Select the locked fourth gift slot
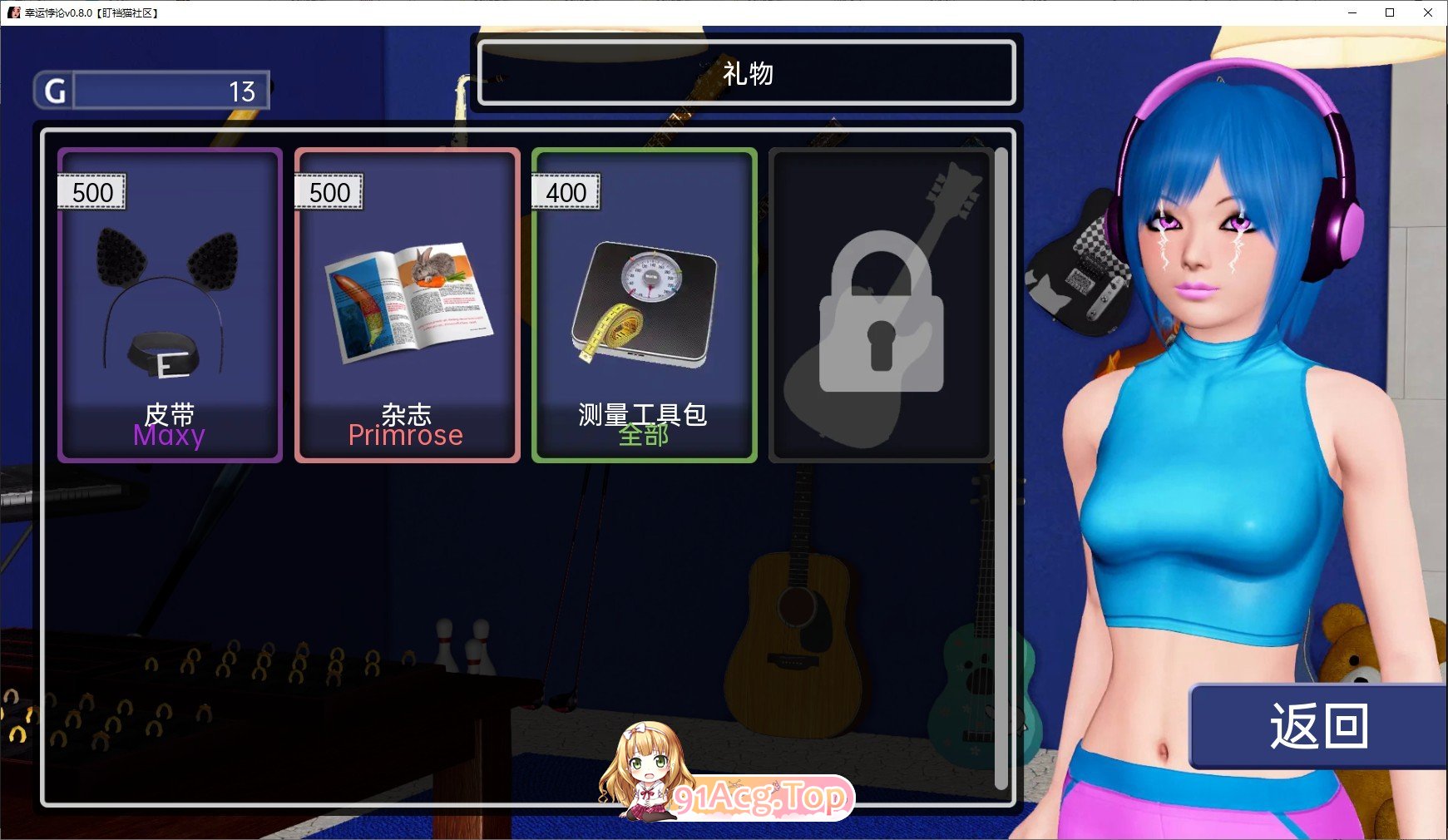The width and height of the screenshot is (1448, 840). pyautogui.click(x=880, y=304)
